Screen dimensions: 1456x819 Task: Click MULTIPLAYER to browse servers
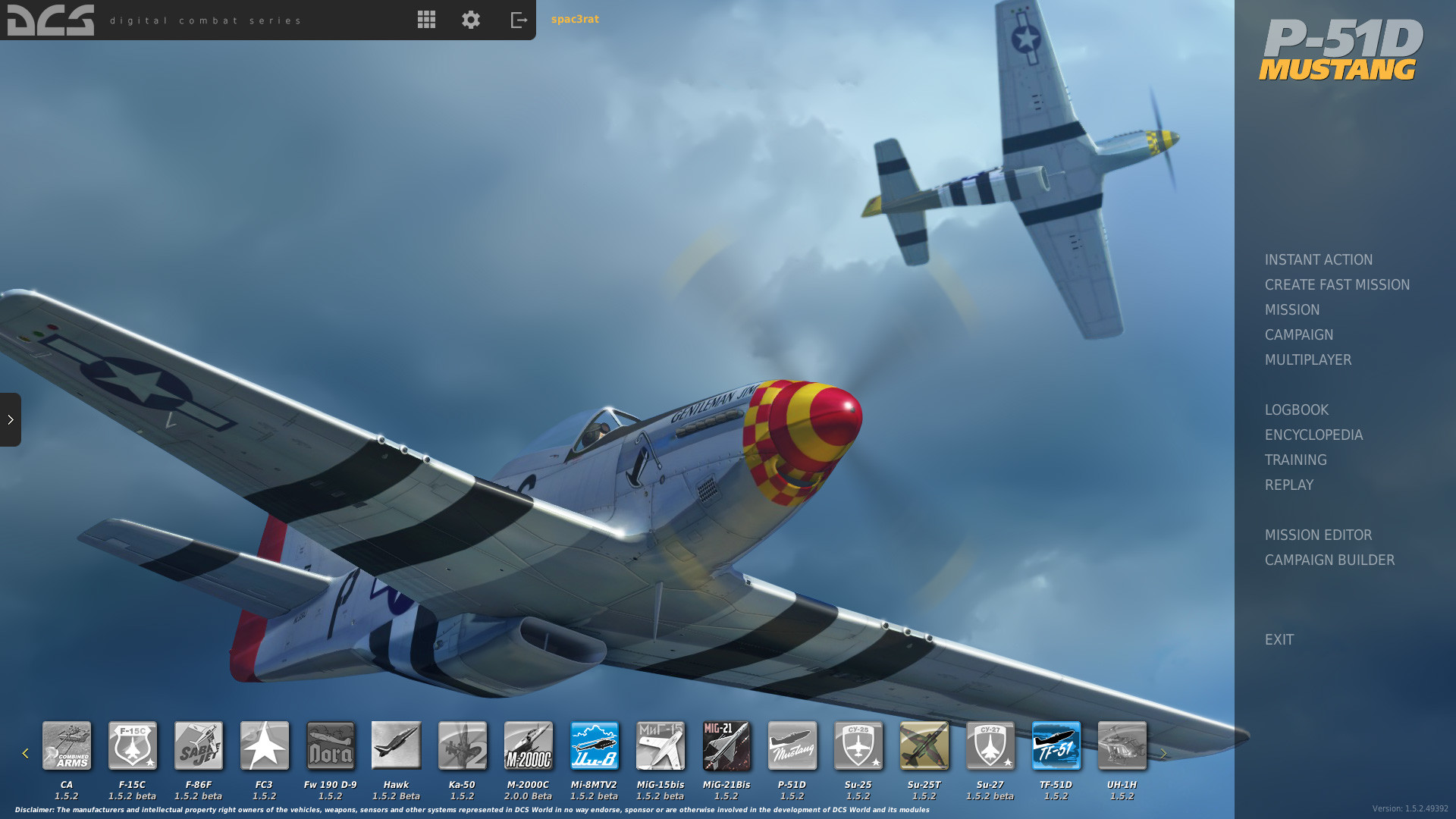1308,359
